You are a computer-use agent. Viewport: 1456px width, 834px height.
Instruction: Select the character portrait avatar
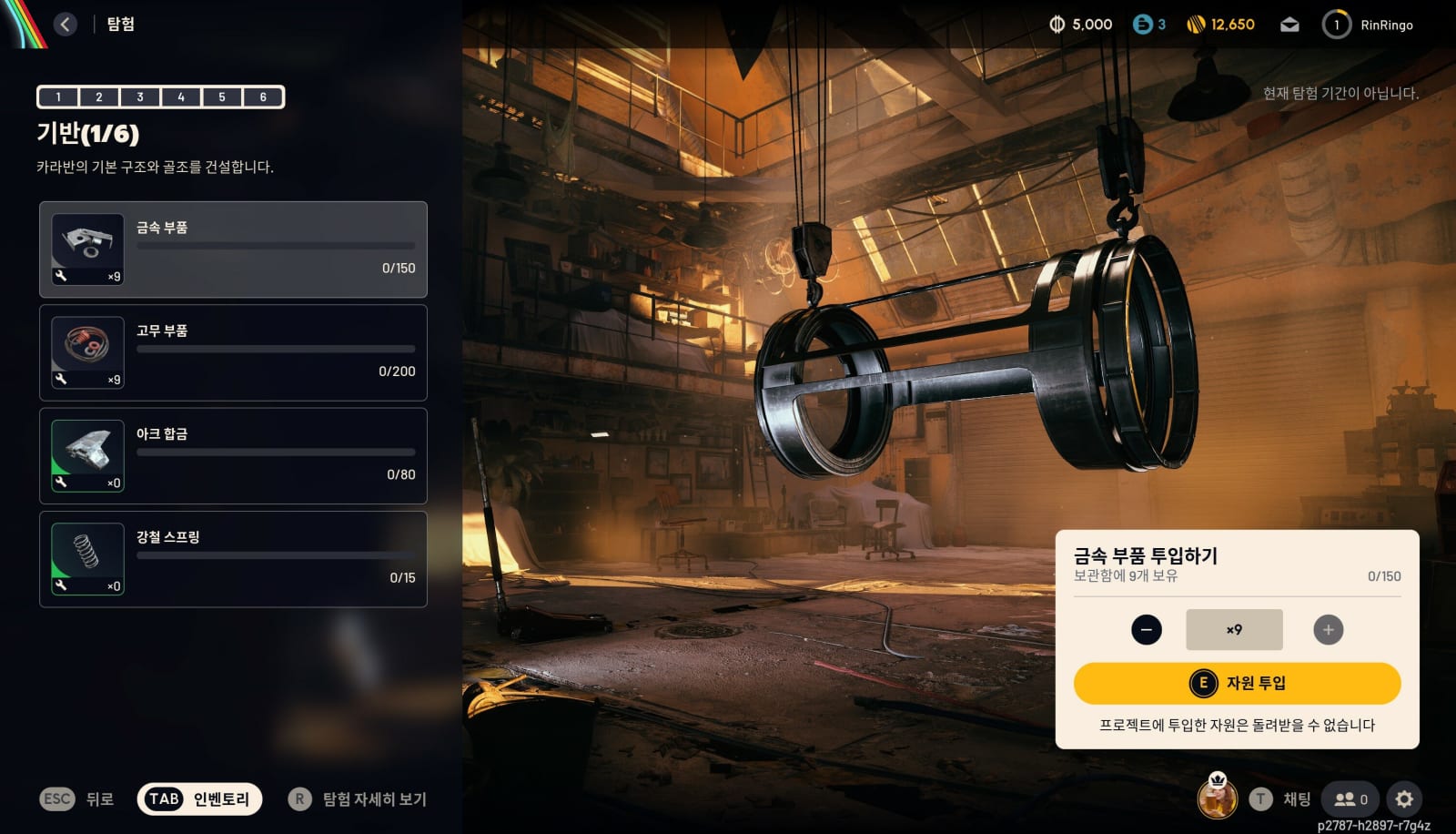pyautogui.click(x=1217, y=798)
